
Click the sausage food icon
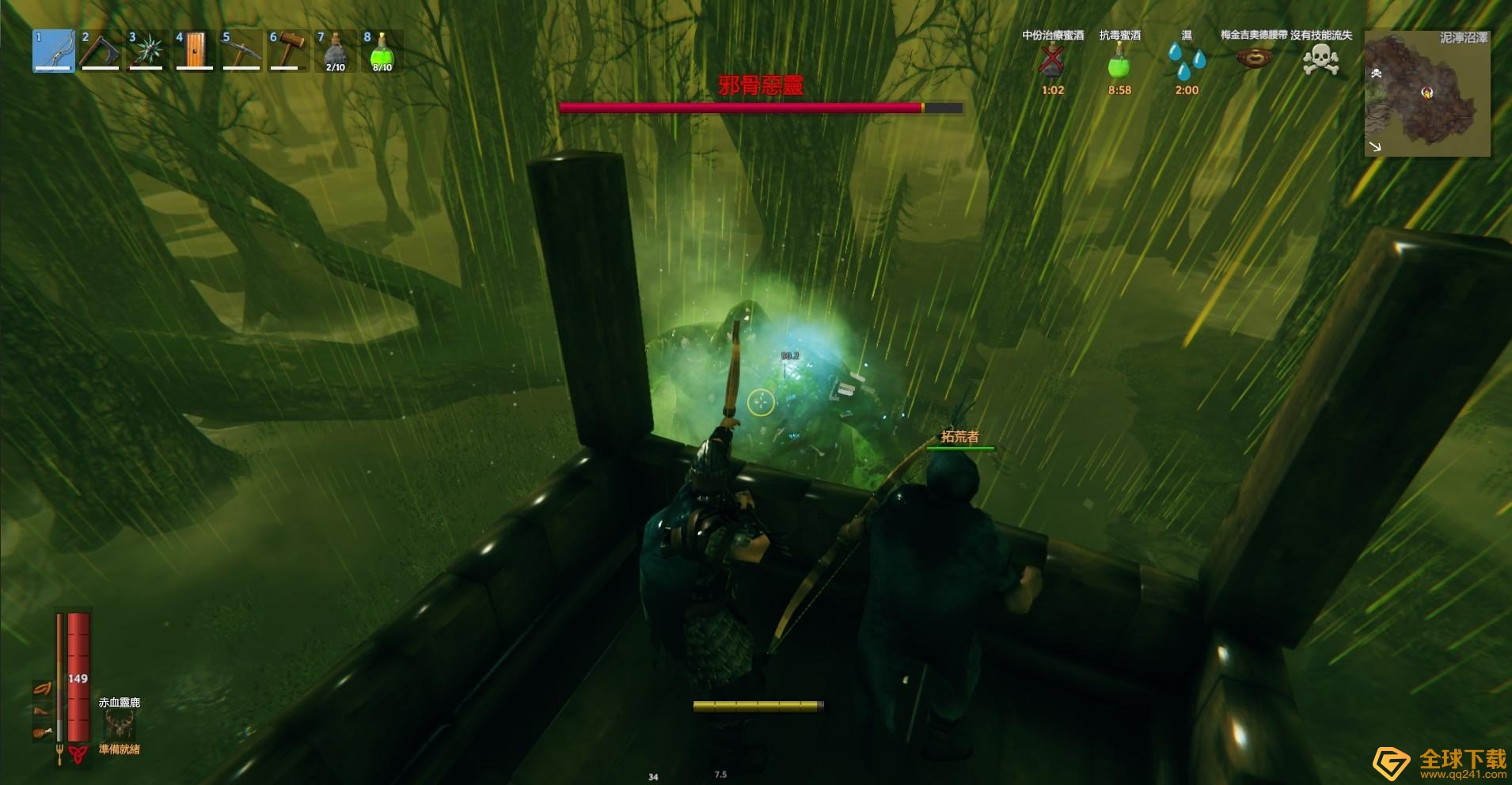pyautogui.click(x=42, y=688)
